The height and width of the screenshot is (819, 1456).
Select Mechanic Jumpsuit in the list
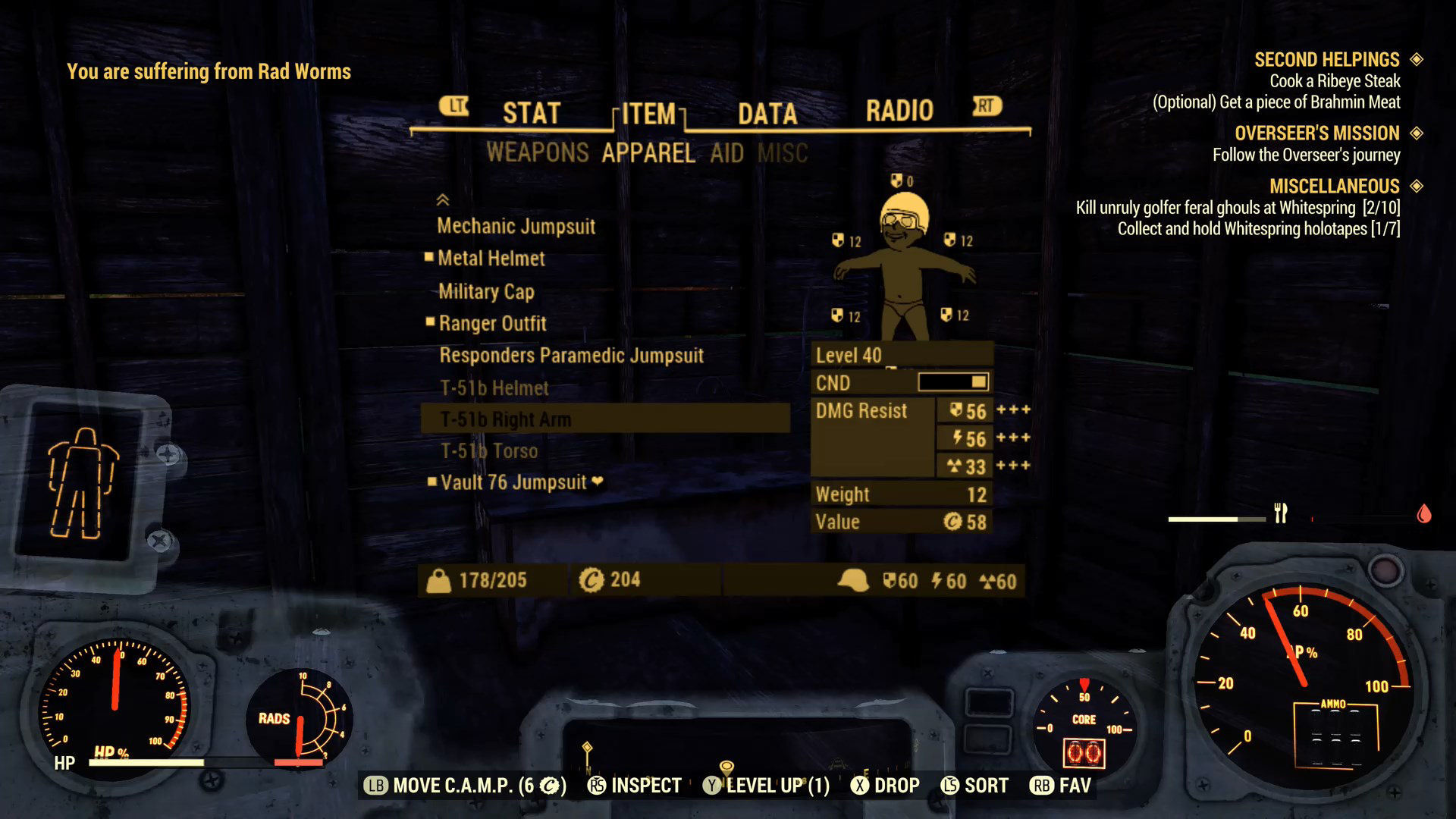516,226
